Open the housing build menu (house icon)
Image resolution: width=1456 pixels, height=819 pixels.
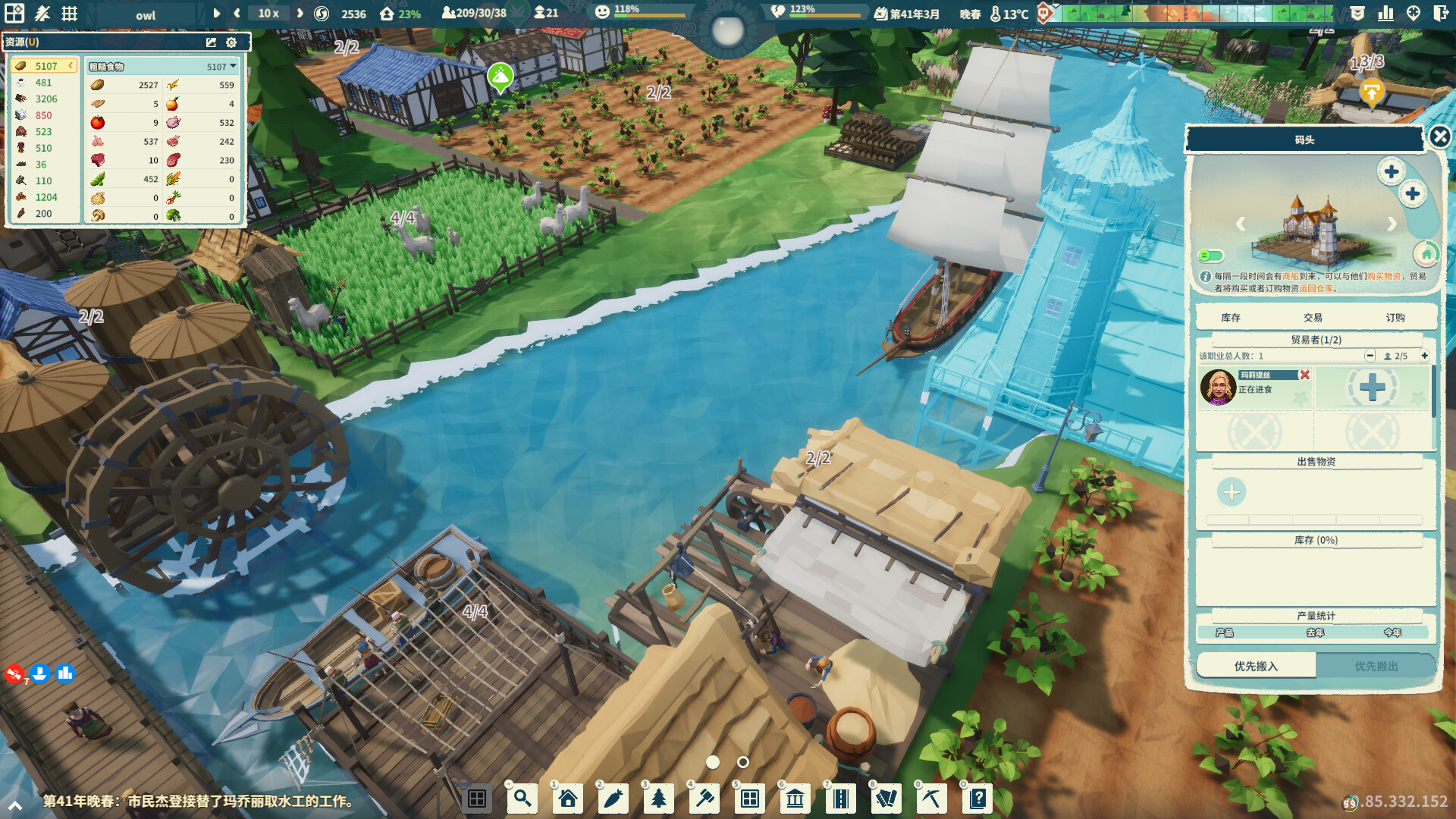pyautogui.click(x=567, y=798)
